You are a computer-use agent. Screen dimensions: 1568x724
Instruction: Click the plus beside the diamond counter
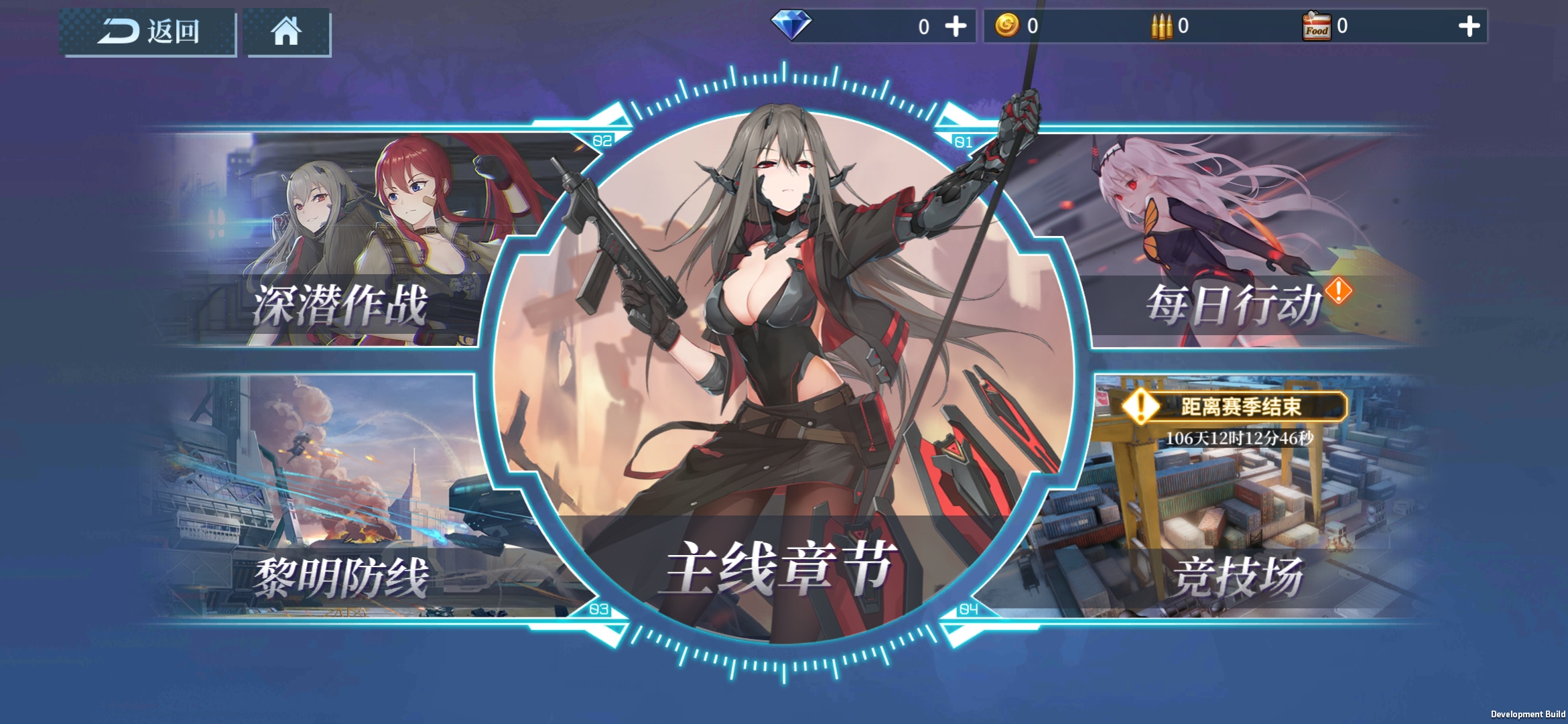tap(956, 25)
